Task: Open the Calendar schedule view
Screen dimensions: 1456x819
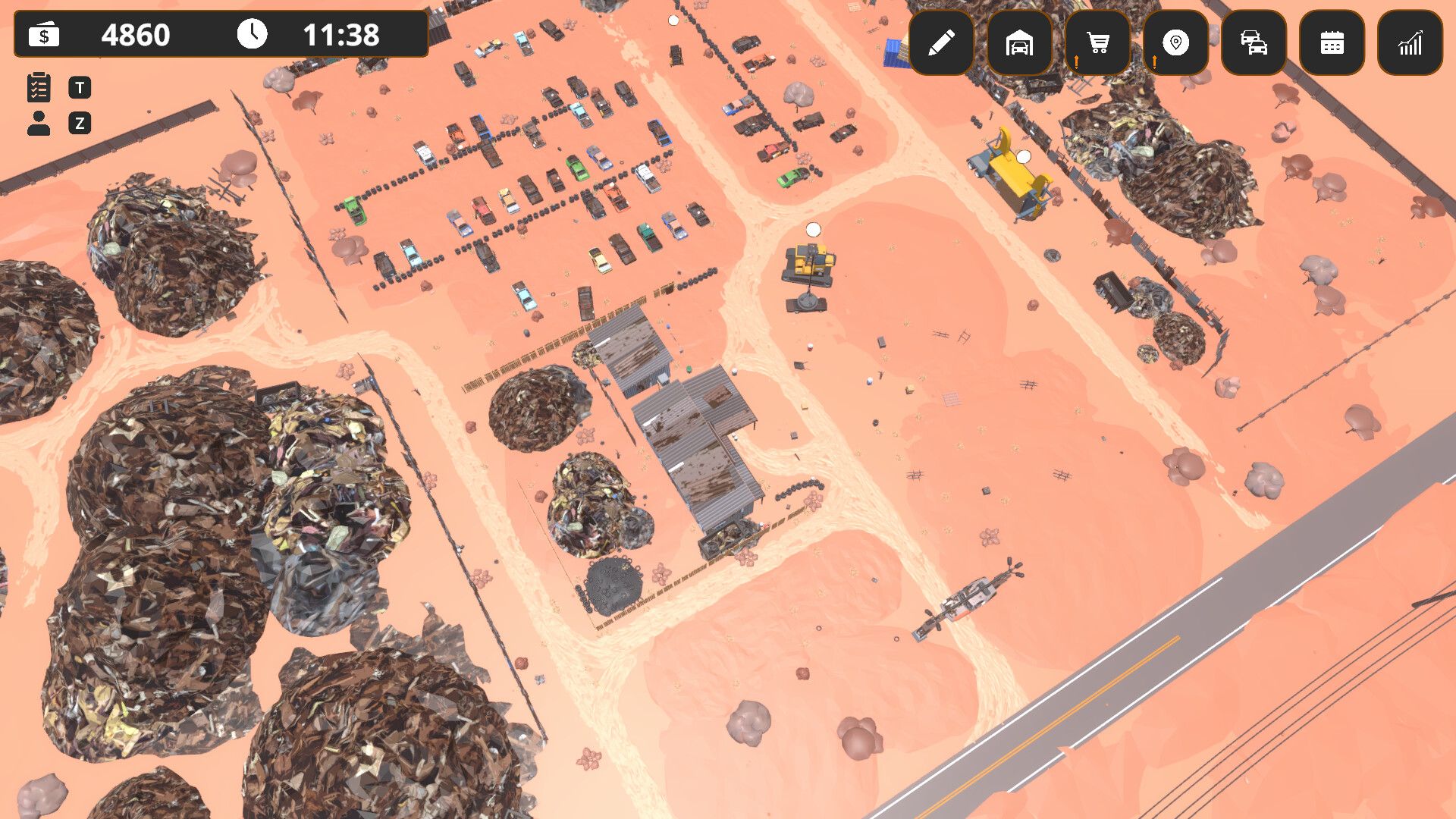Action: (x=1332, y=43)
